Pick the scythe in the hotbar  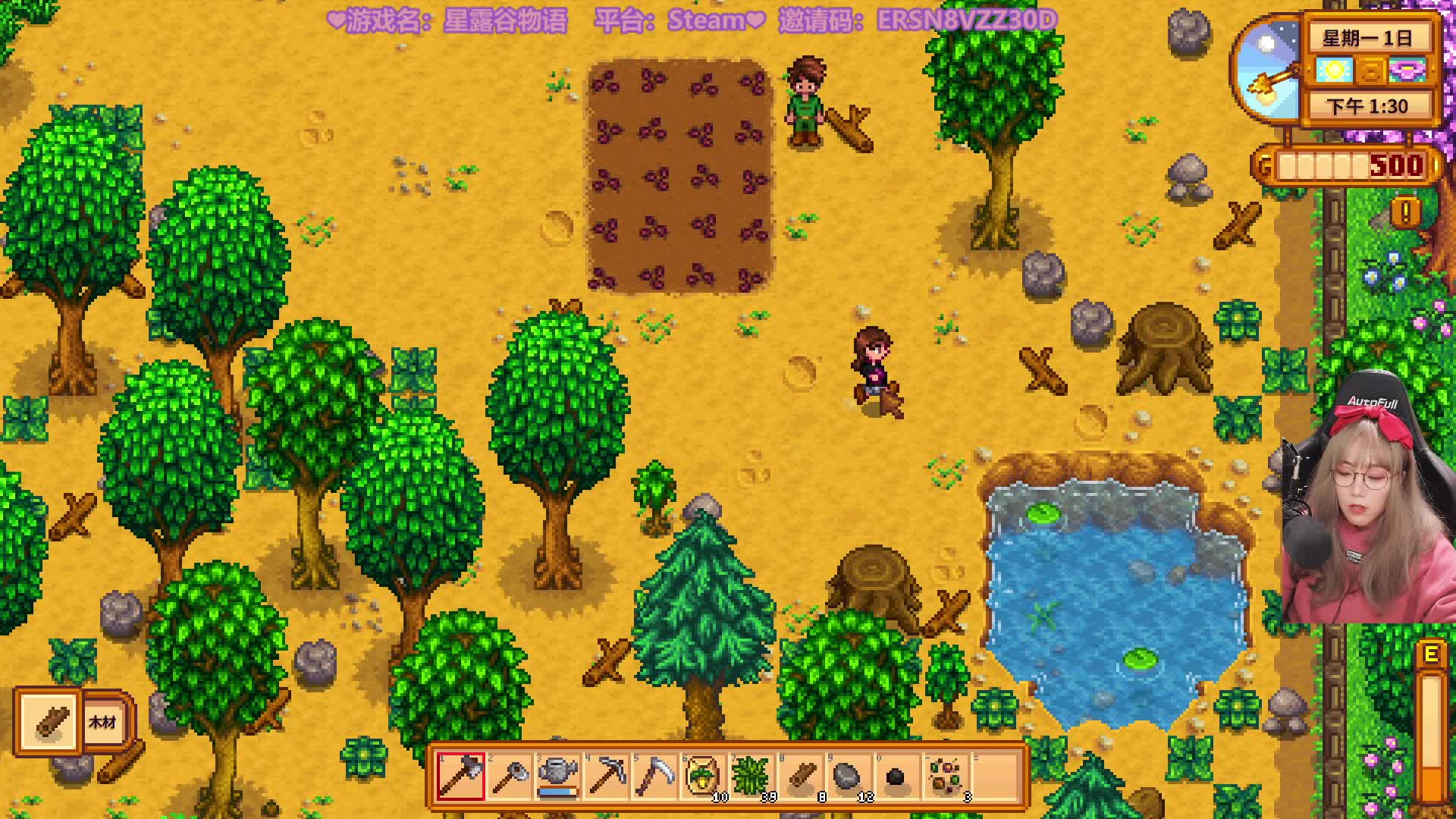[655, 776]
